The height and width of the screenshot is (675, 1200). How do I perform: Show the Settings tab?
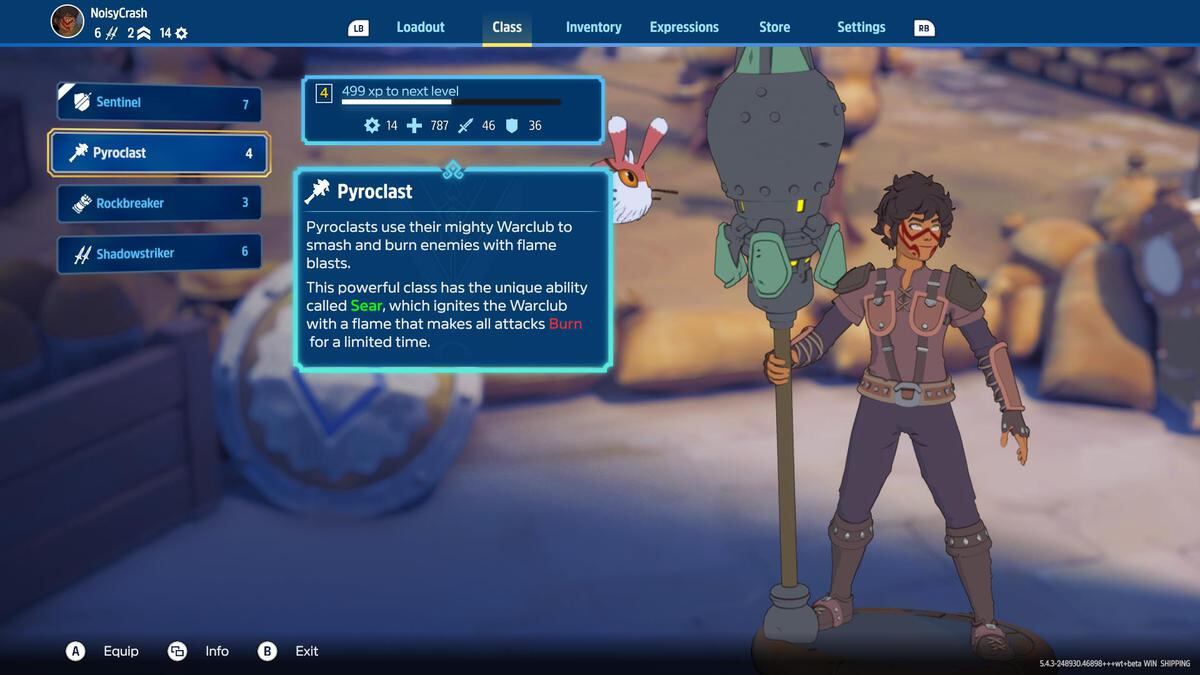coord(861,27)
